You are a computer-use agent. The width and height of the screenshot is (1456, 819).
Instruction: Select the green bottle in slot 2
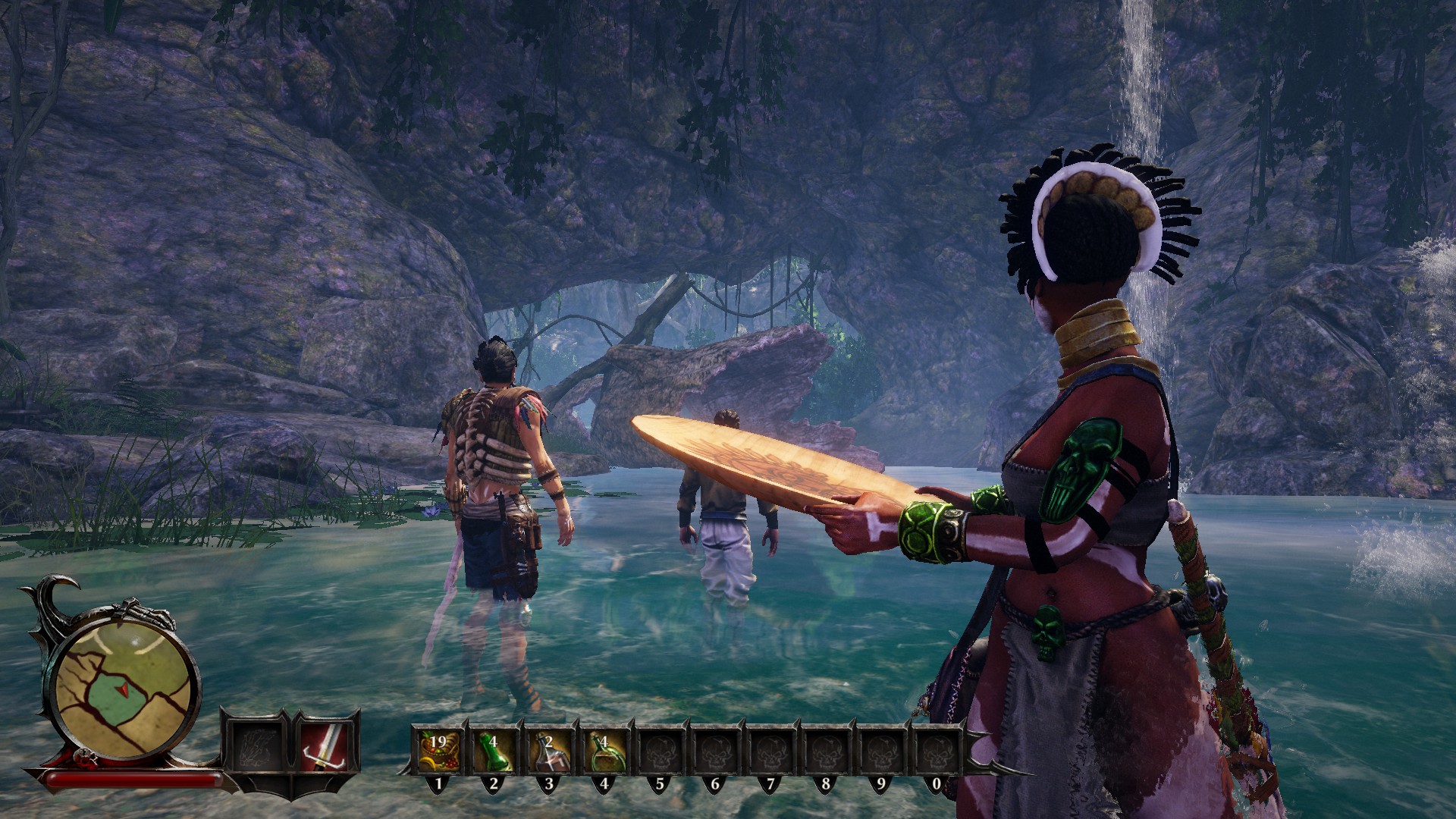[493, 750]
